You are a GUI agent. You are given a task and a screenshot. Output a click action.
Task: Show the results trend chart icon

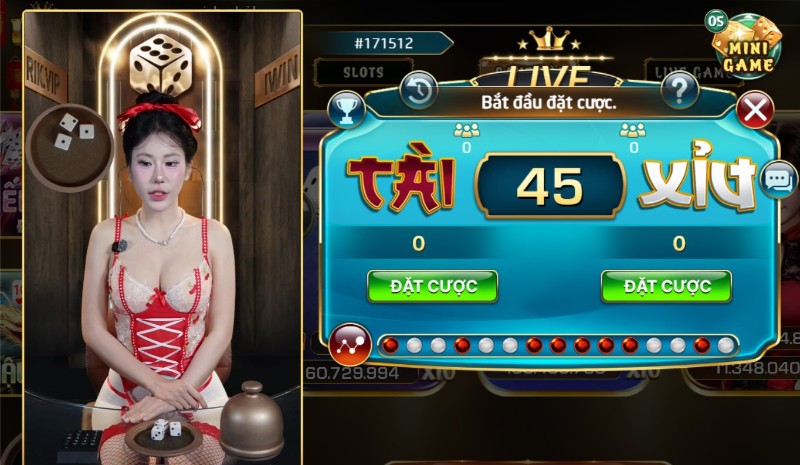coord(349,345)
